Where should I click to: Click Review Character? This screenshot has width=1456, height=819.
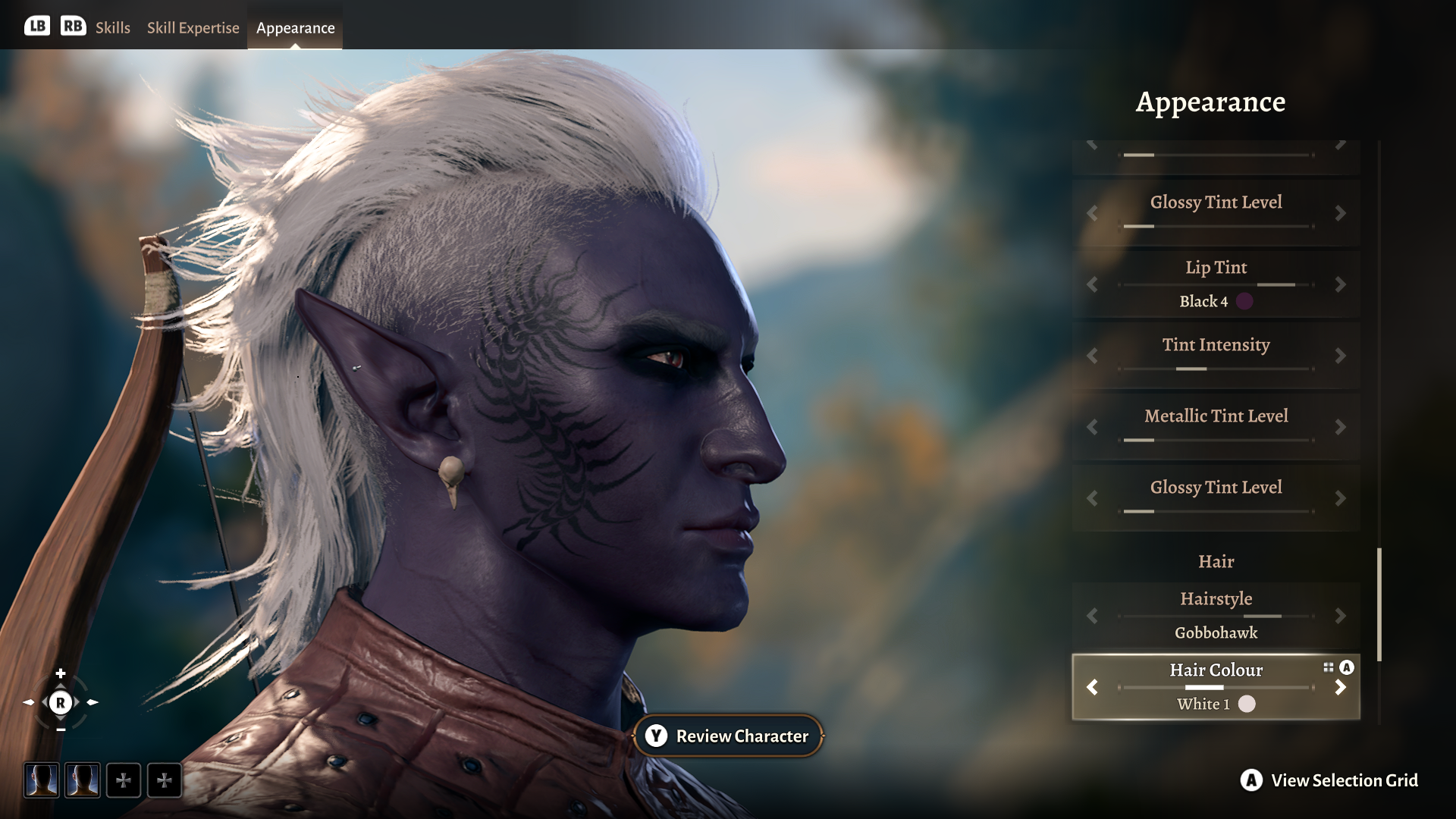[728, 736]
